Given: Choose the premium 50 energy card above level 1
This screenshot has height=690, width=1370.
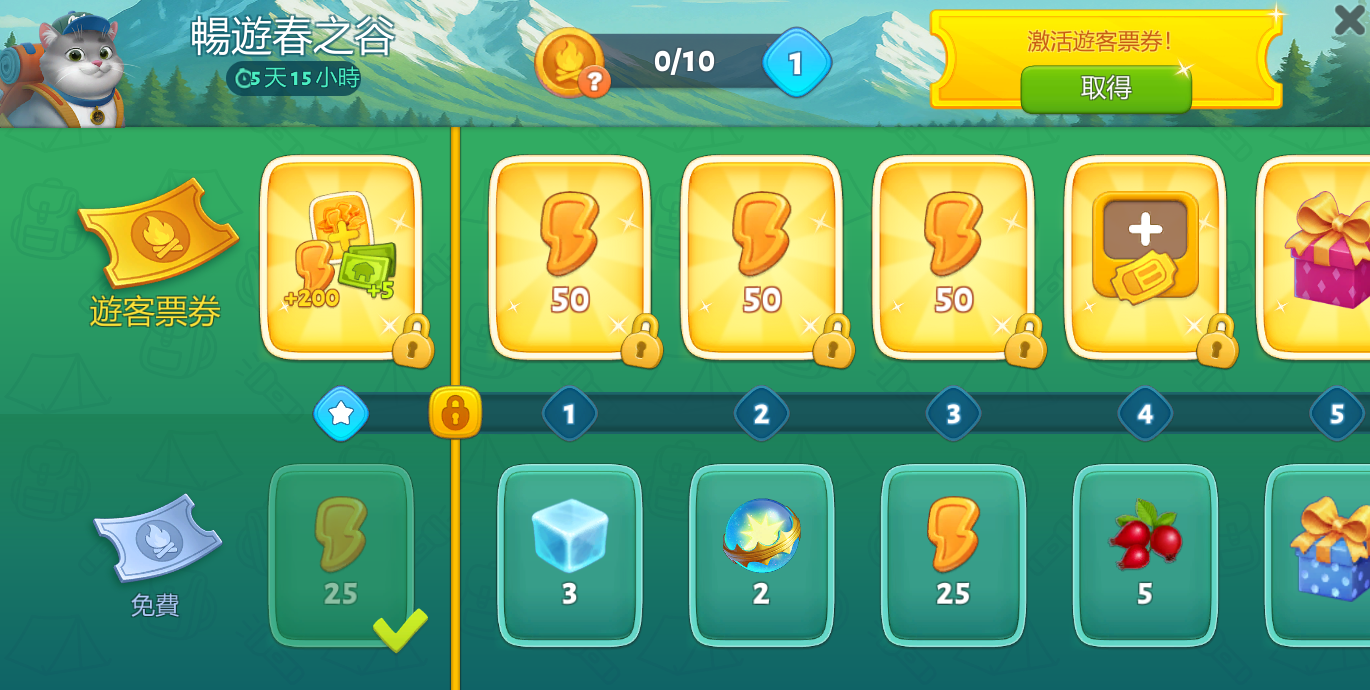Looking at the screenshot, I should pos(569,256).
